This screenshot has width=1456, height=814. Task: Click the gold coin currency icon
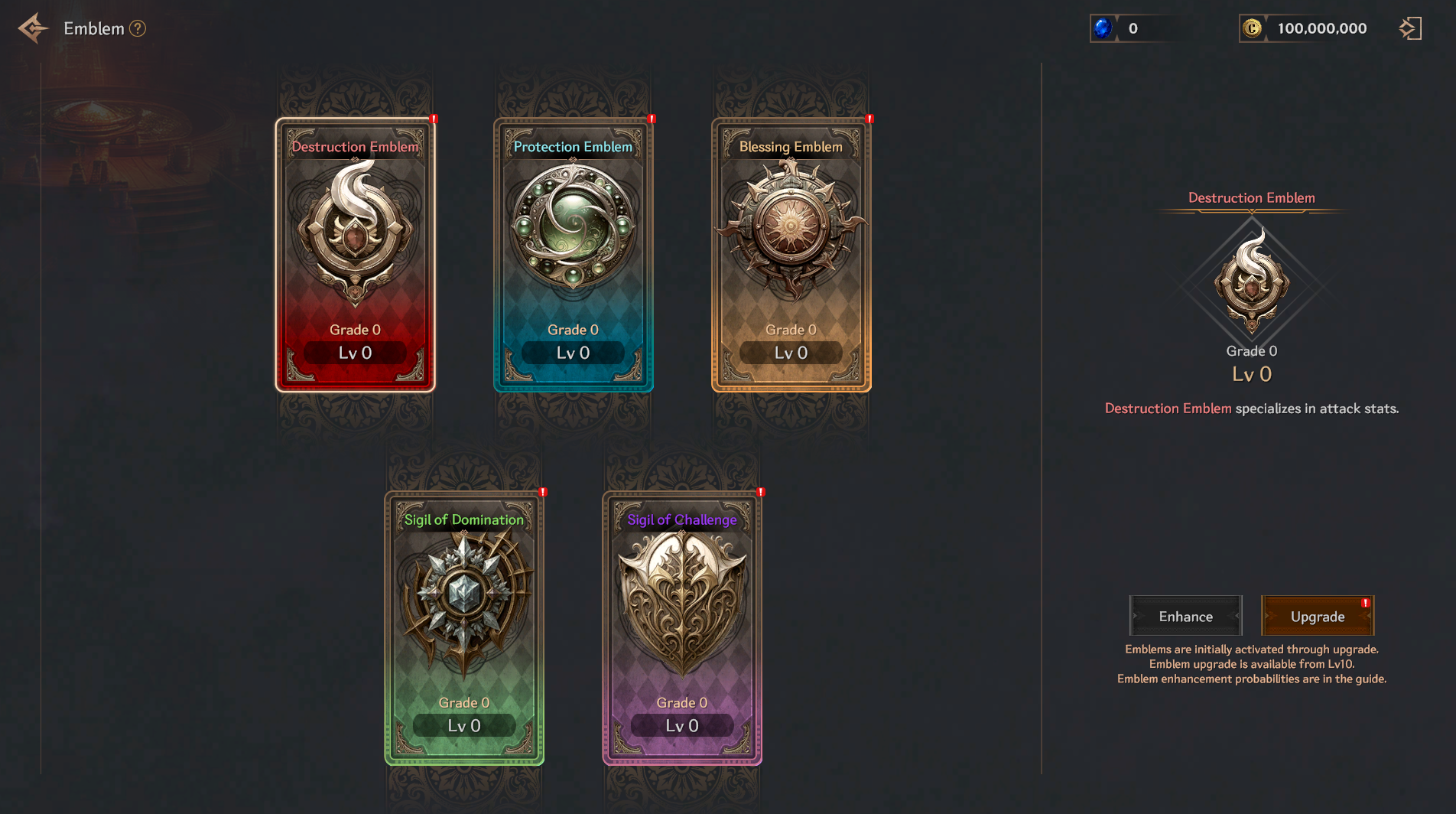coord(1252,28)
